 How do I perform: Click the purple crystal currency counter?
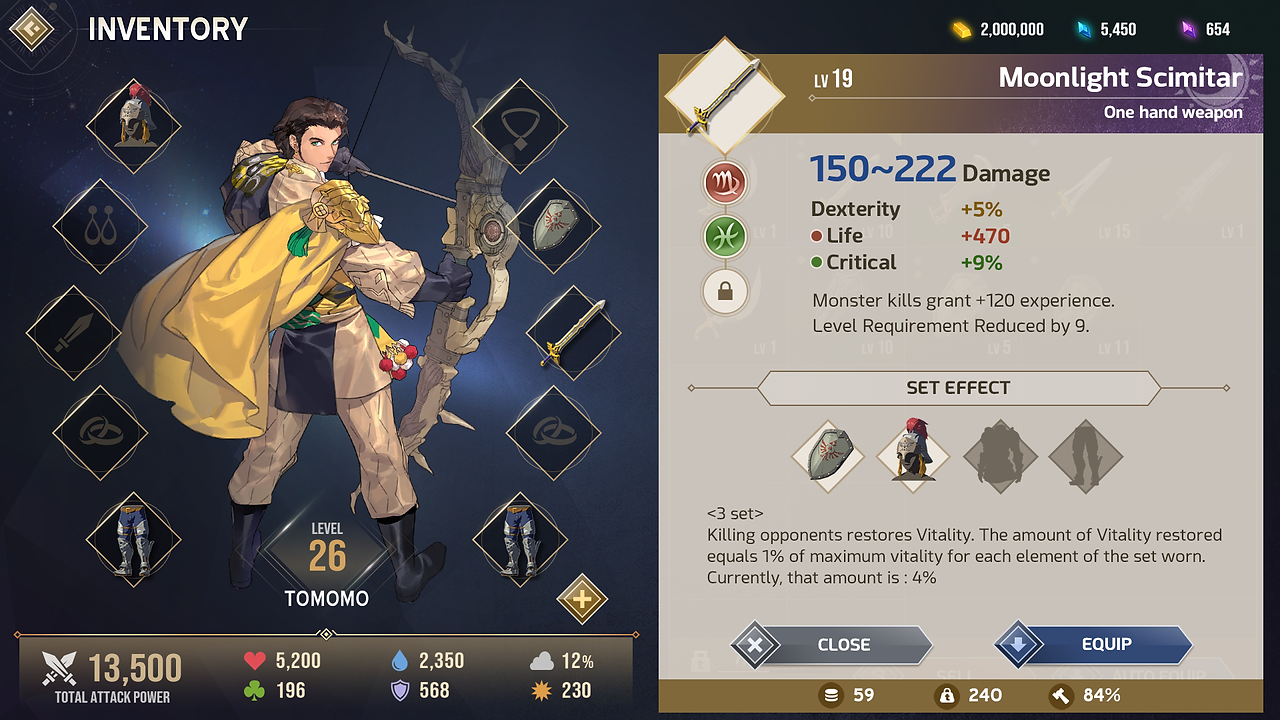point(1206,29)
